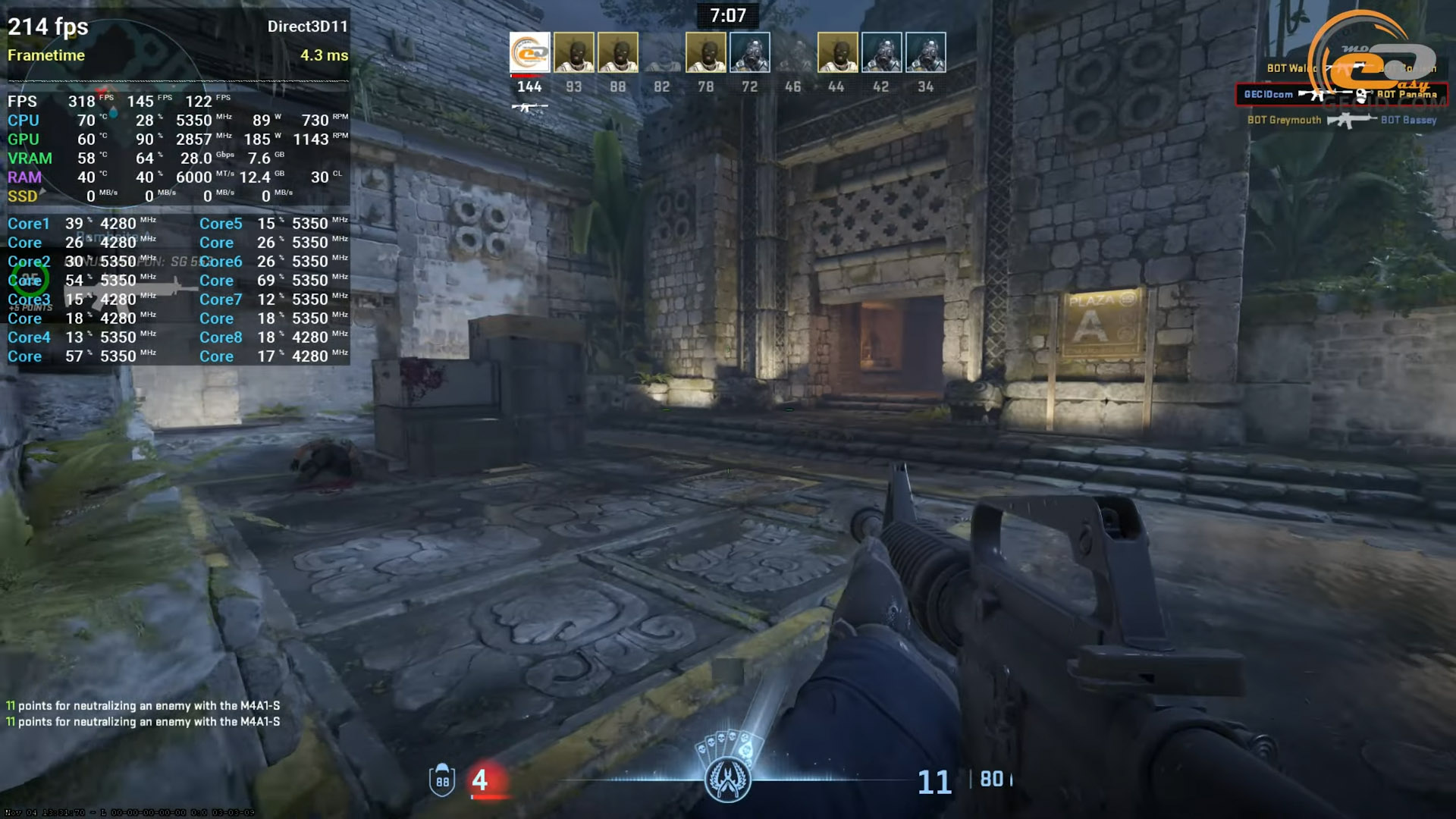Screen dimensions: 1456x819
Task: Choose the player avatar scoring 78
Action: point(705,52)
